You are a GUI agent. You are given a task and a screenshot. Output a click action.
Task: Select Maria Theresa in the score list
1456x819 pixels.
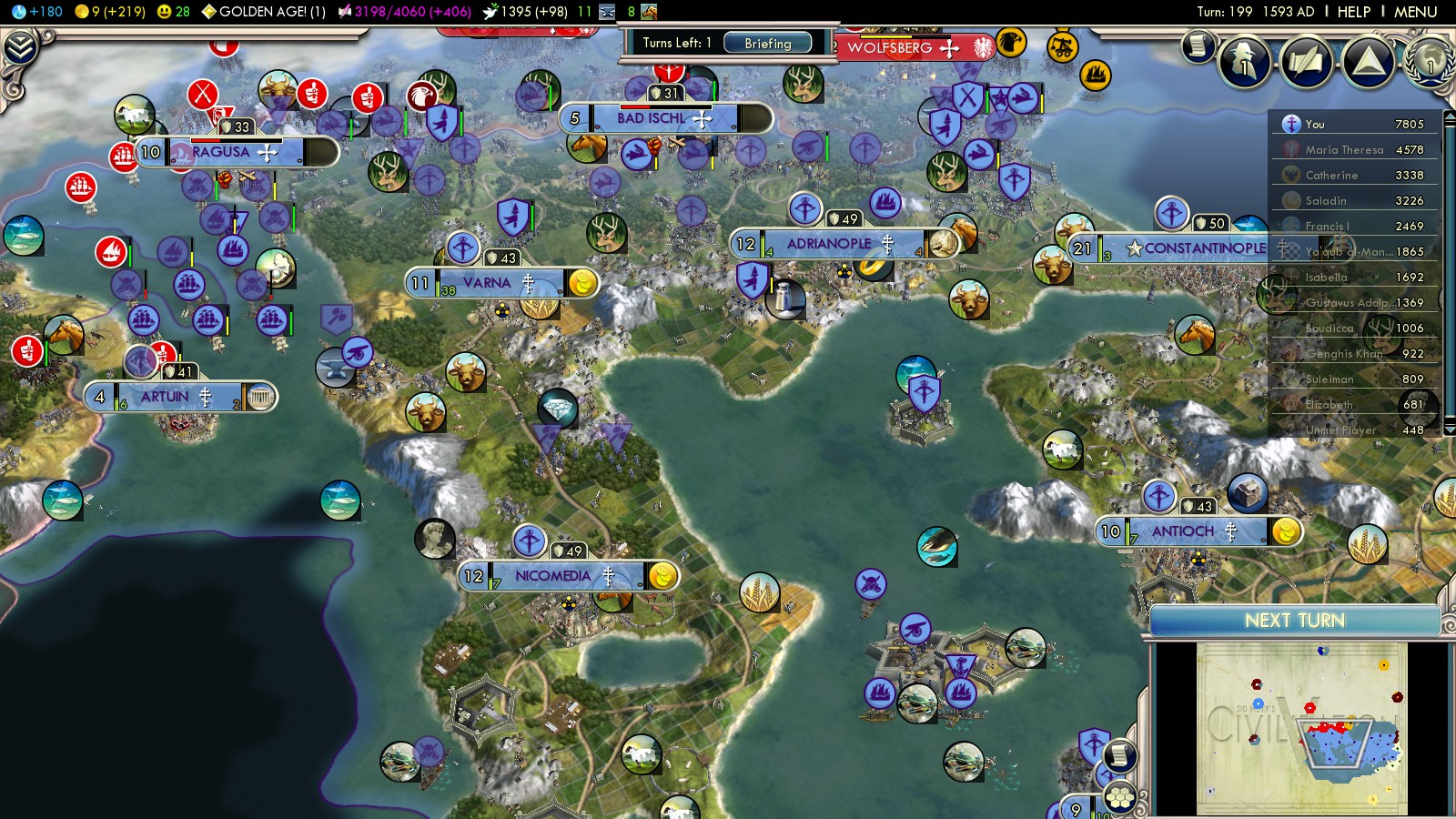[1344, 150]
